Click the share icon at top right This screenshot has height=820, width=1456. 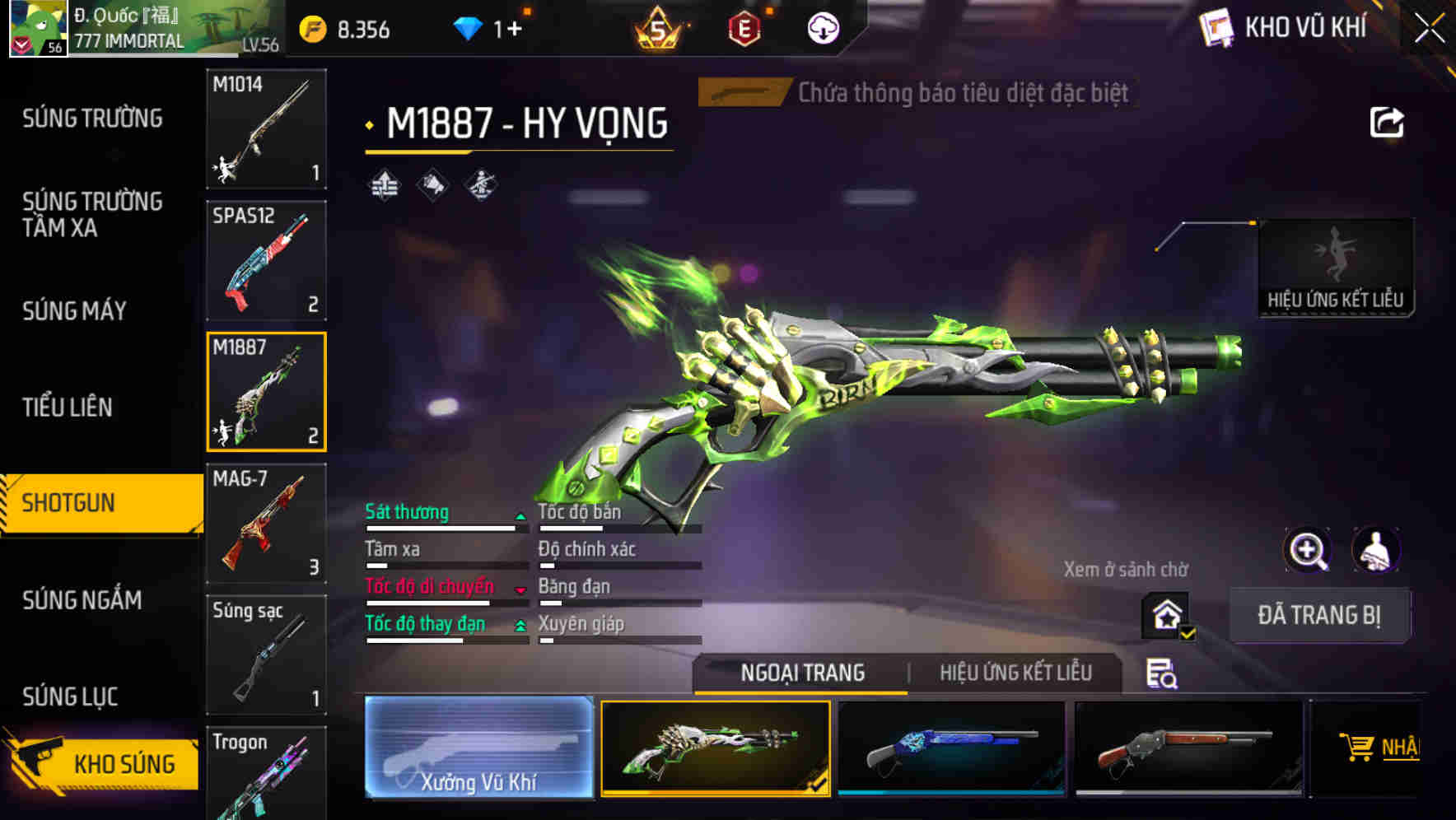1388,121
